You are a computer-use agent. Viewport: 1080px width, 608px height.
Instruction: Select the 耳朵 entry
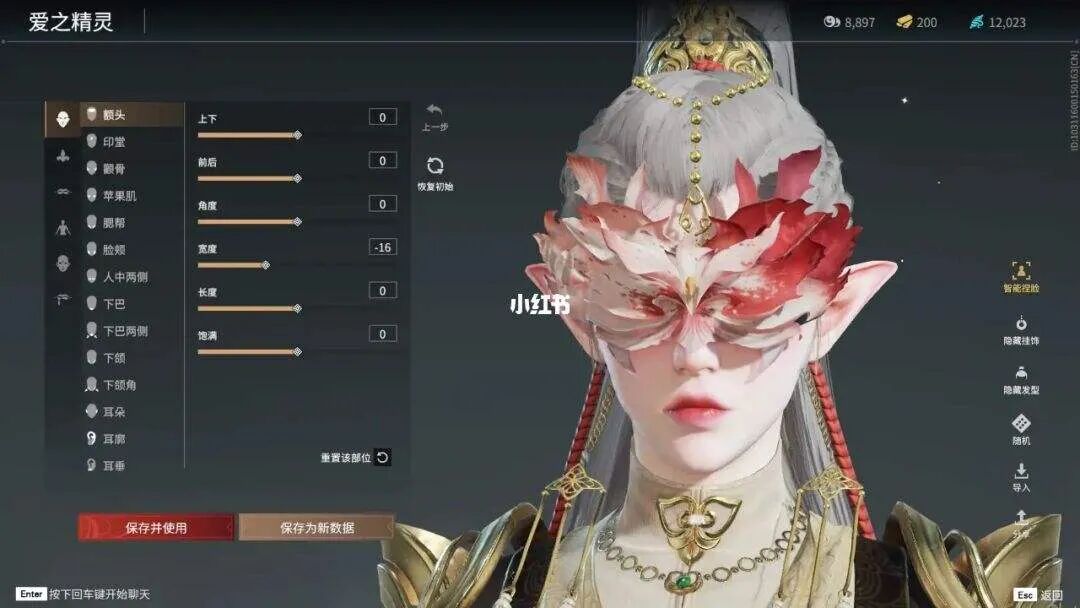pyautogui.click(x=114, y=412)
